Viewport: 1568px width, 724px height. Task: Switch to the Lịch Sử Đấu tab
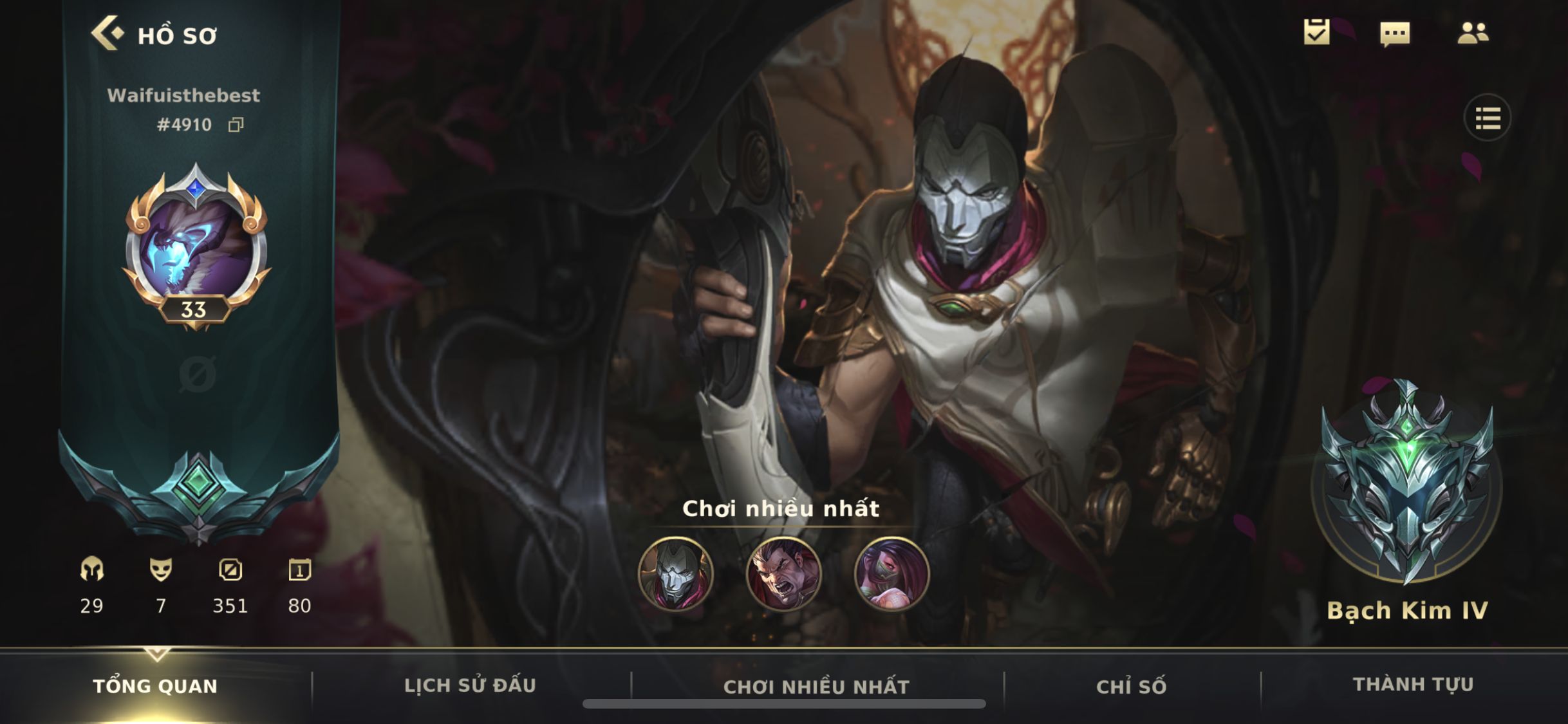(470, 685)
